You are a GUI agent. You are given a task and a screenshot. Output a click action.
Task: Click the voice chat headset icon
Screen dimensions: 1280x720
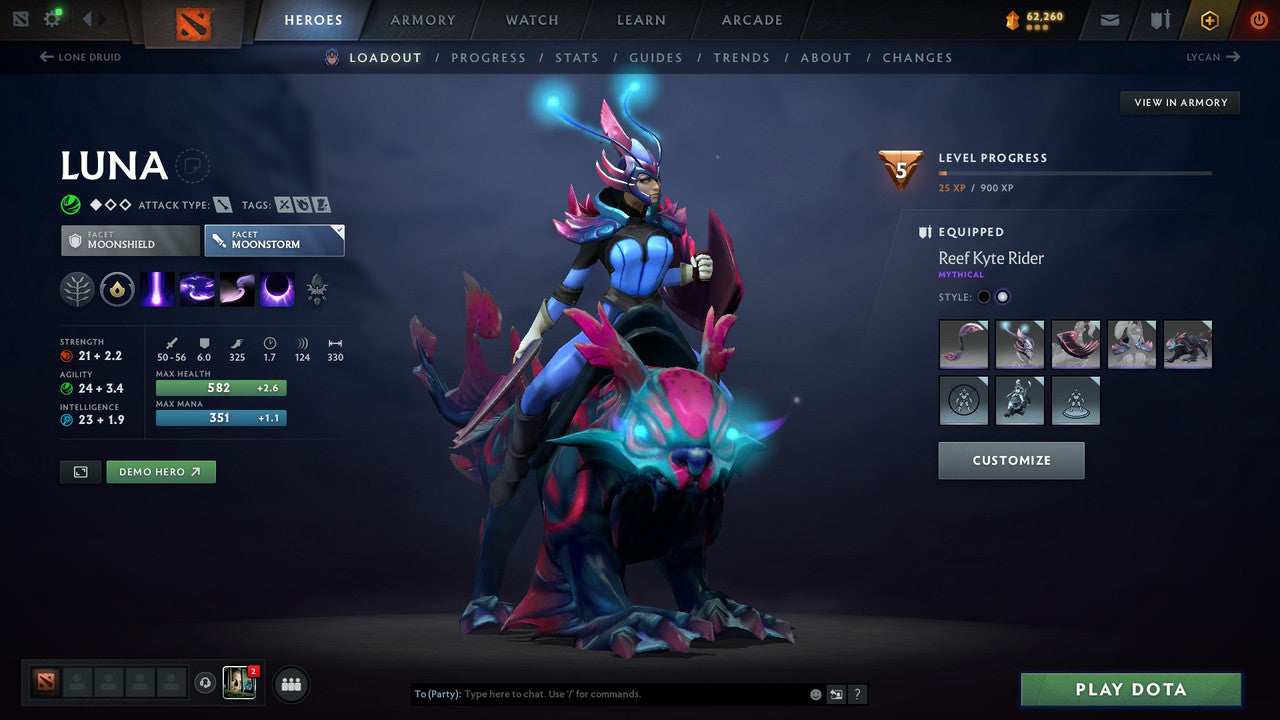coord(206,682)
